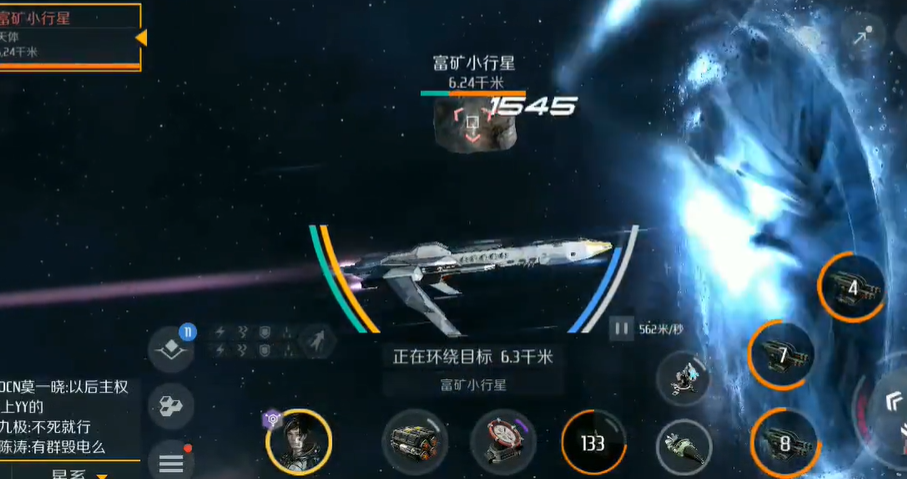Activate the mining drill module
The height and width of the screenshot is (479, 907).
coord(684,444)
